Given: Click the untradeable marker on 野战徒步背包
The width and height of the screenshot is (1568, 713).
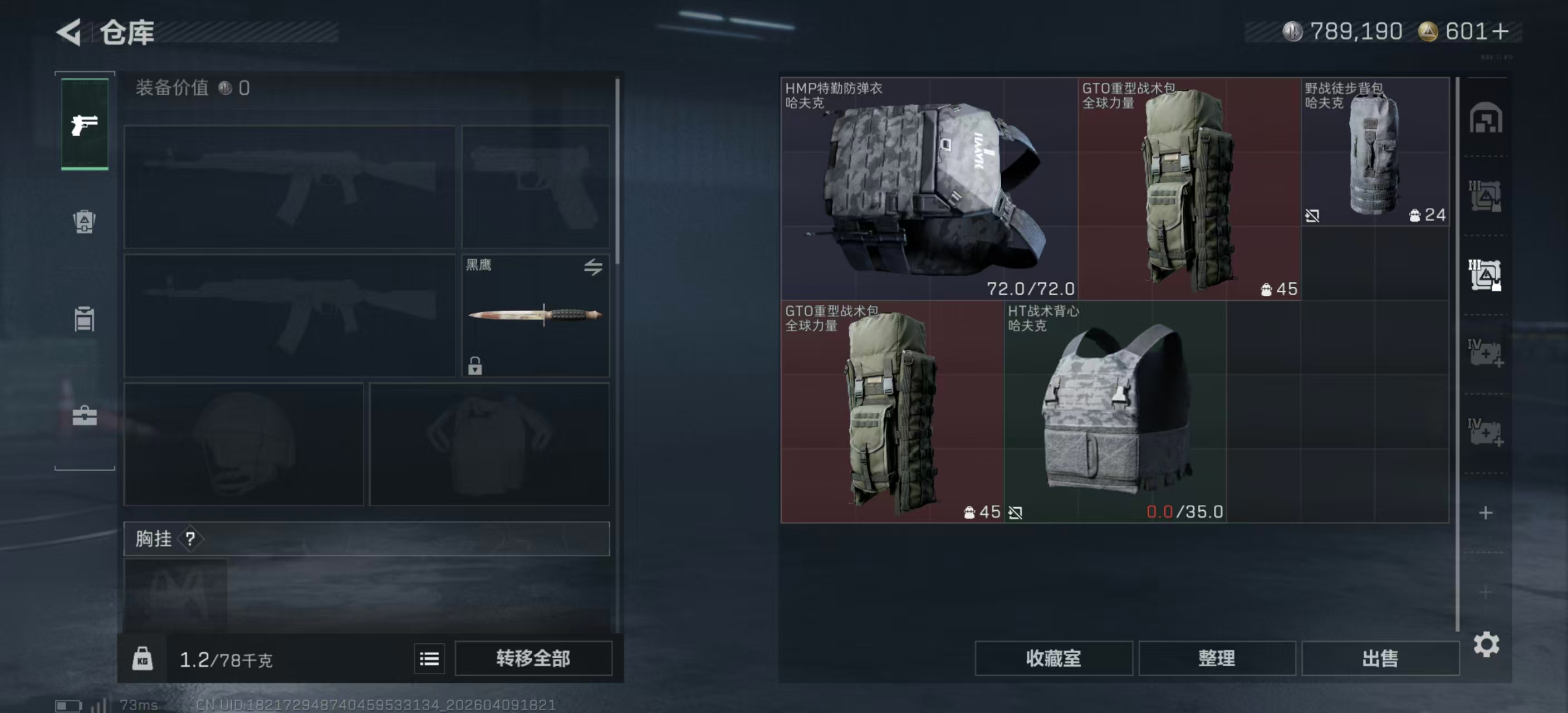Looking at the screenshot, I should point(1313,216).
